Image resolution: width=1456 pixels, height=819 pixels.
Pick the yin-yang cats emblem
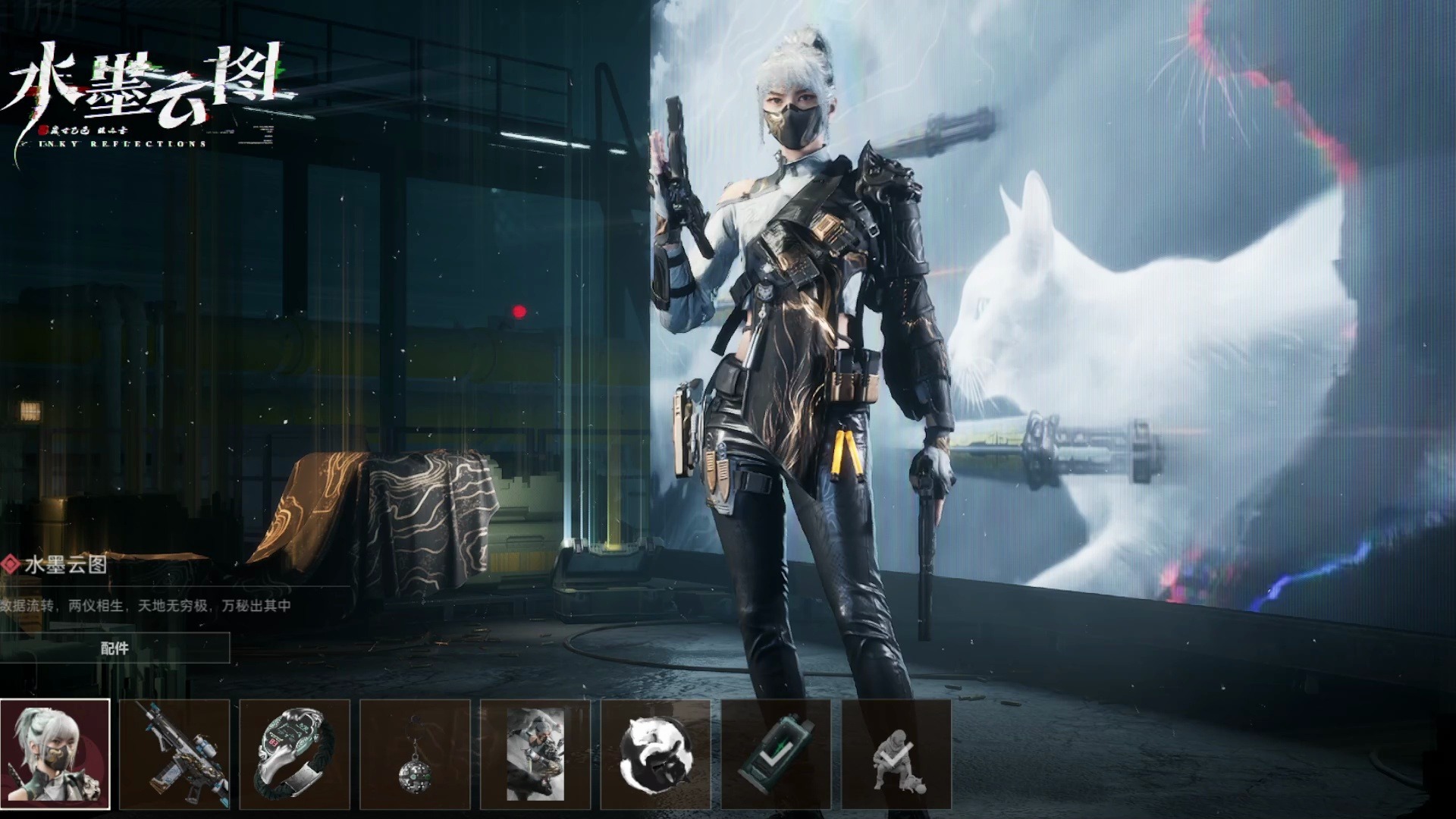pyautogui.click(x=655, y=755)
